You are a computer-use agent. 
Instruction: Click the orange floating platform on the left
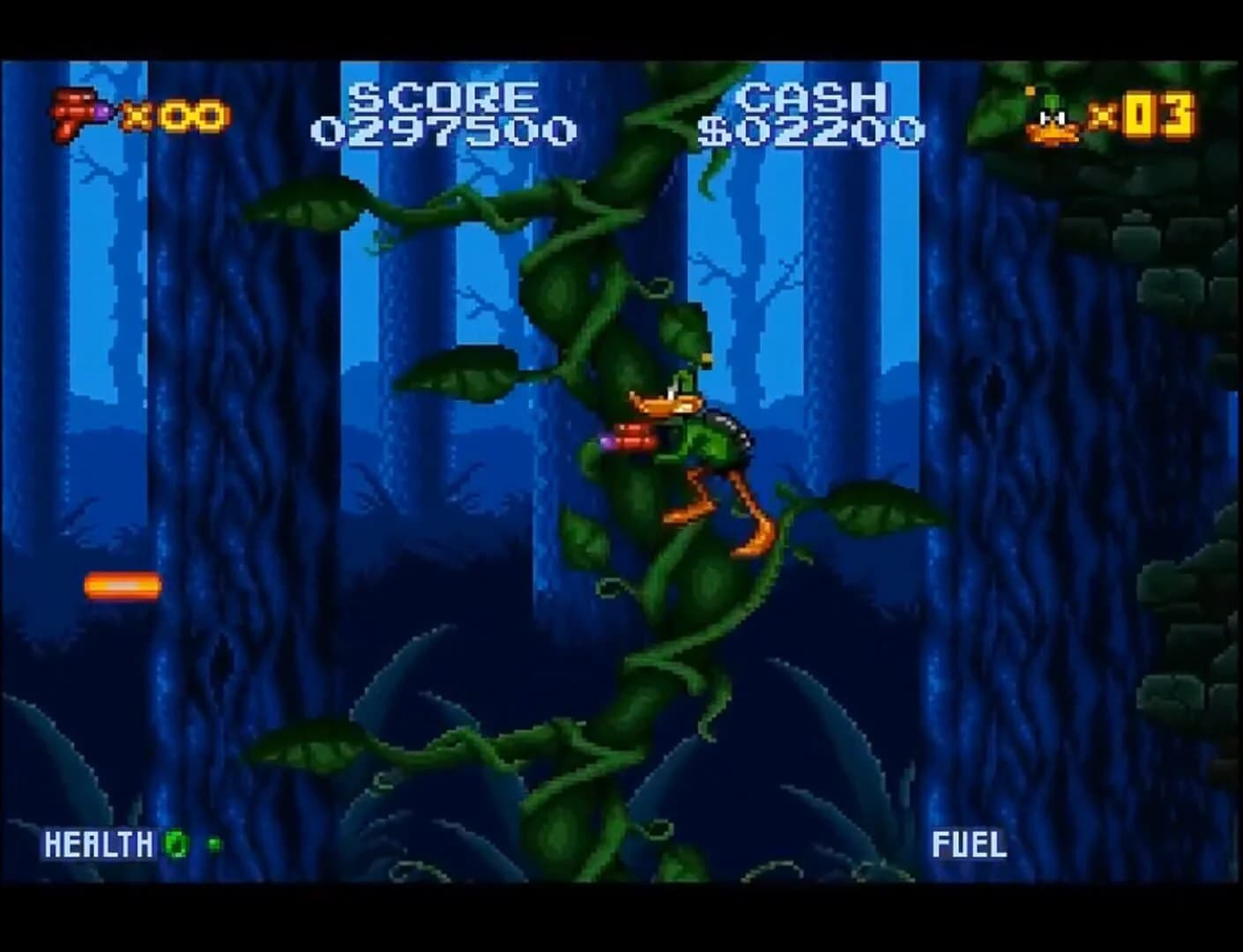click(122, 584)
